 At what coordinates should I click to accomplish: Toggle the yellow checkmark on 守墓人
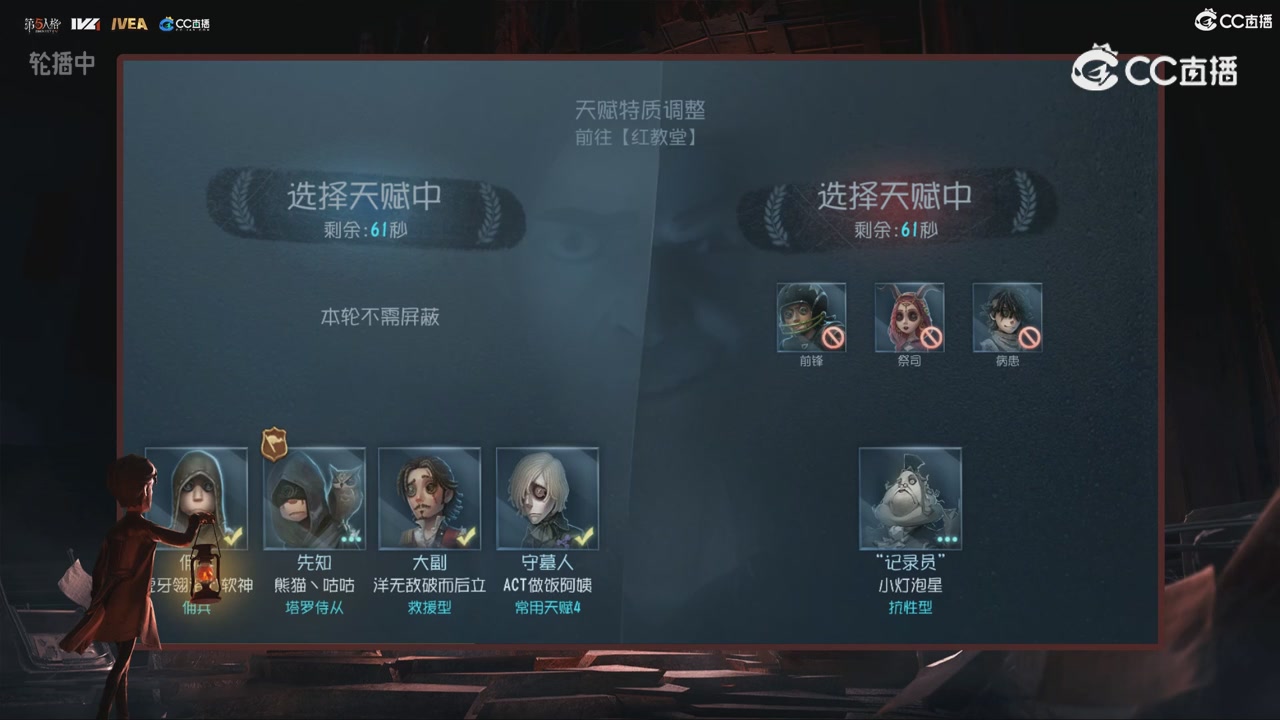tap(588, 538)
